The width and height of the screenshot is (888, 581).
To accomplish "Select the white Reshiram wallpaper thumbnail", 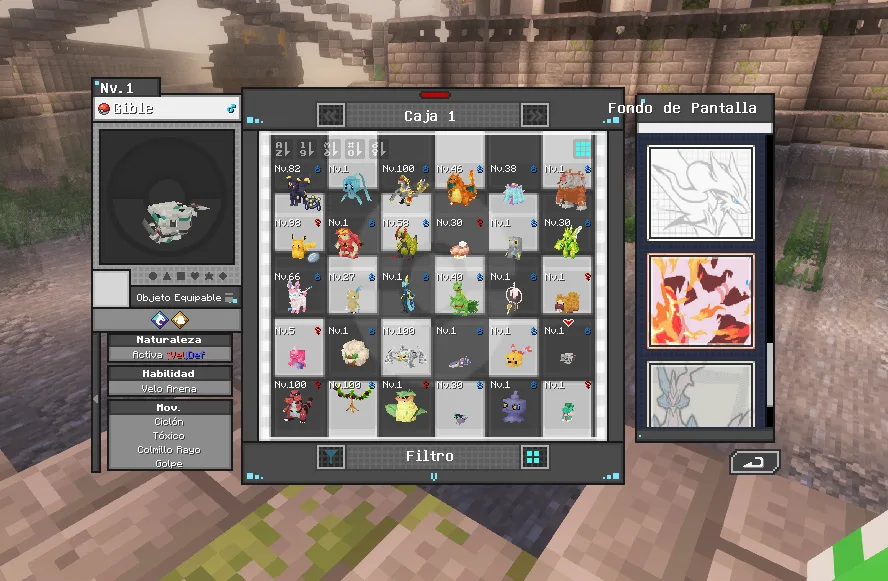I will coord(700,192).
